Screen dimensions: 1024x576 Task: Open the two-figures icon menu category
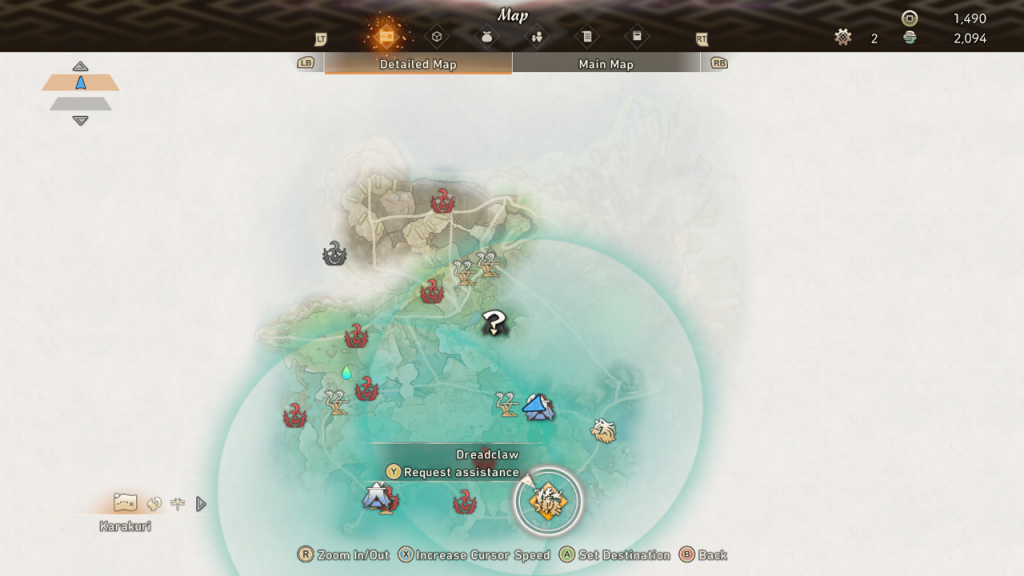[x=537, y=37]
